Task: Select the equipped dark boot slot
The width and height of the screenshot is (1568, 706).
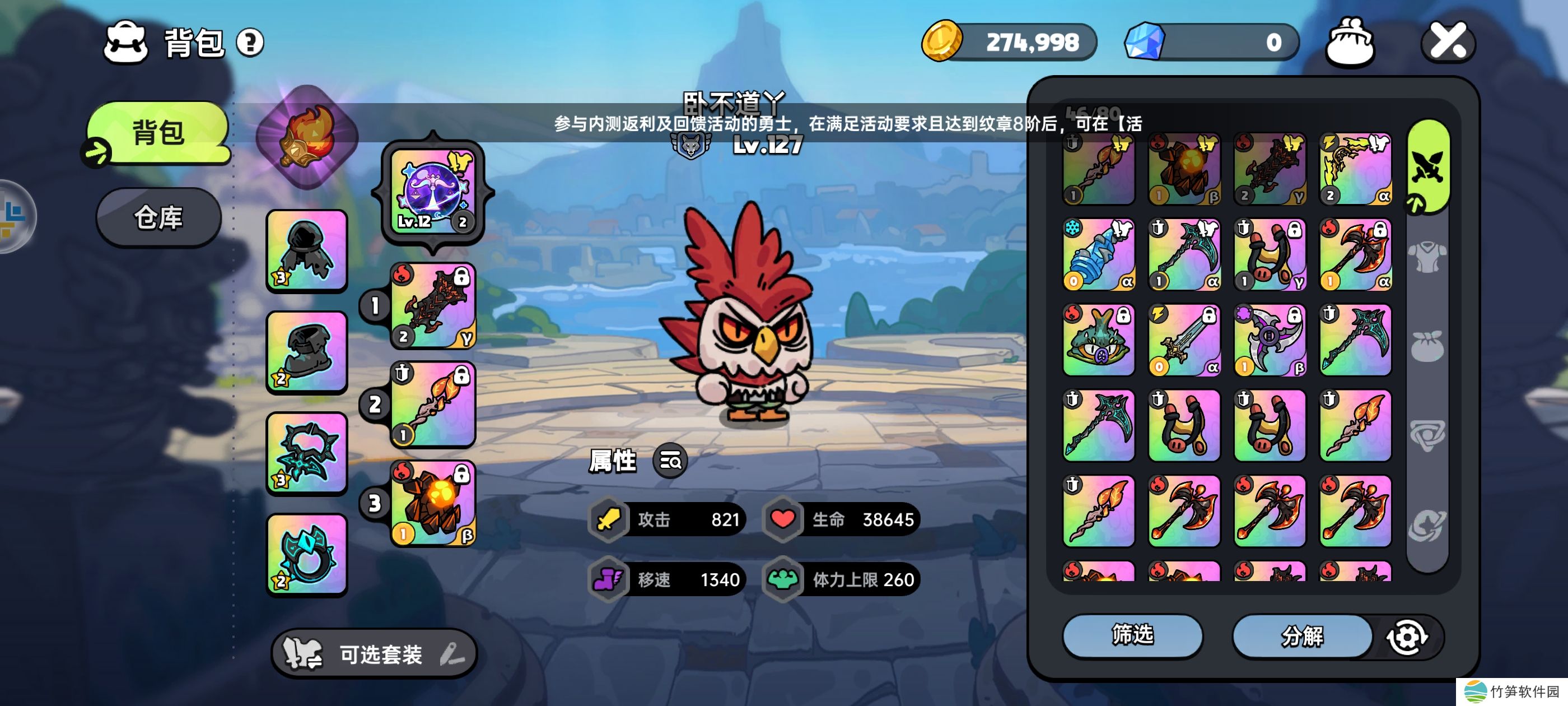Action: click(307, 352)
